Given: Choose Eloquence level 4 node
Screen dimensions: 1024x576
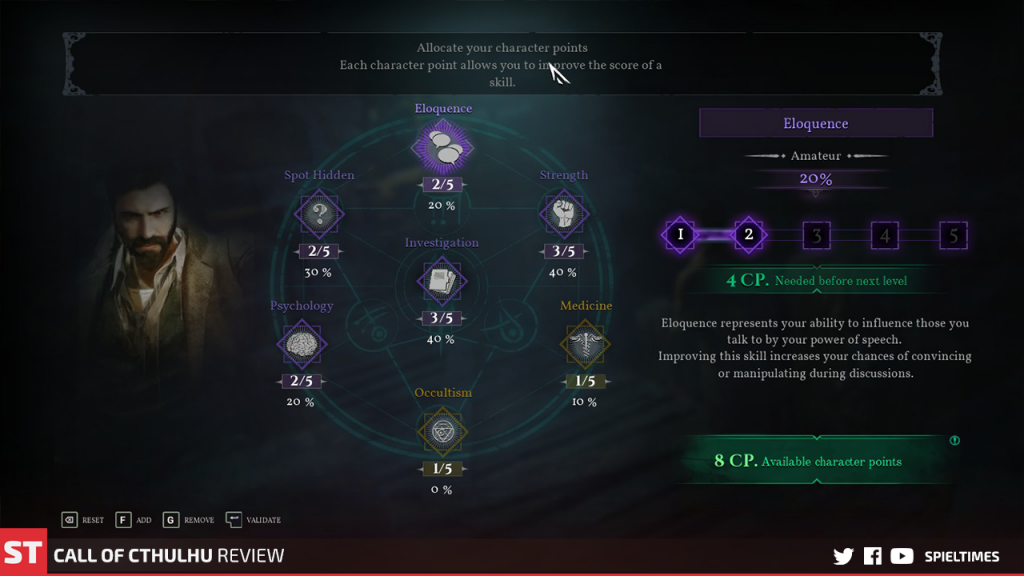Looking at the screenshot, I should (885, 236).
